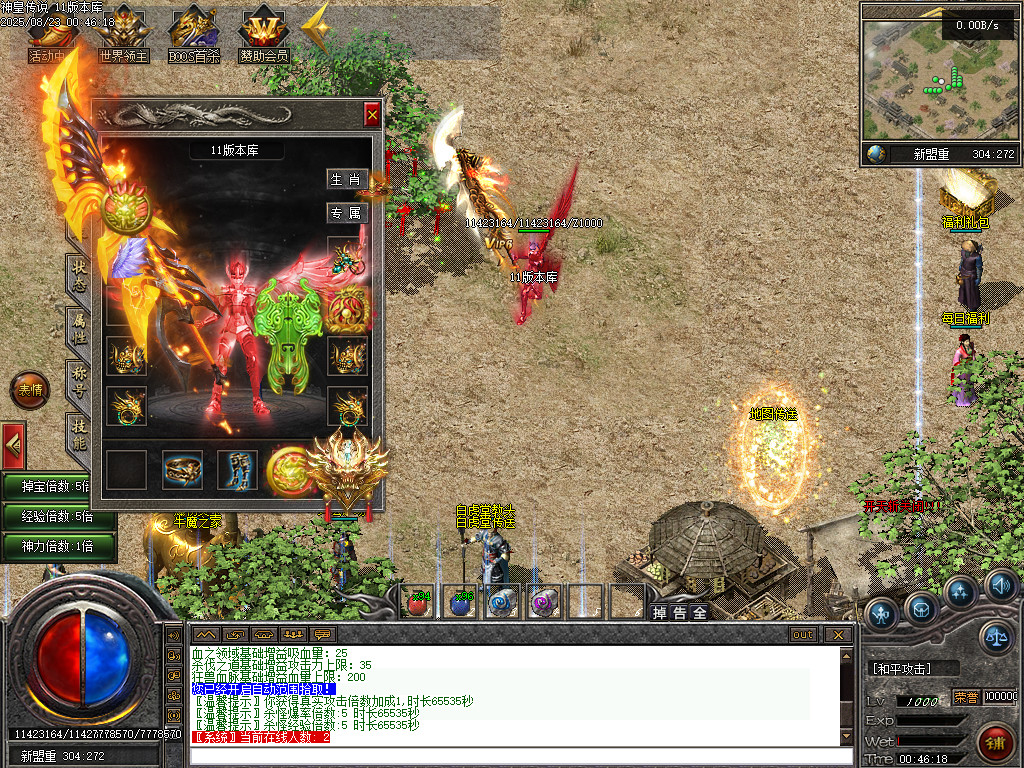Close the chat window with X

[x=838, y=634]
